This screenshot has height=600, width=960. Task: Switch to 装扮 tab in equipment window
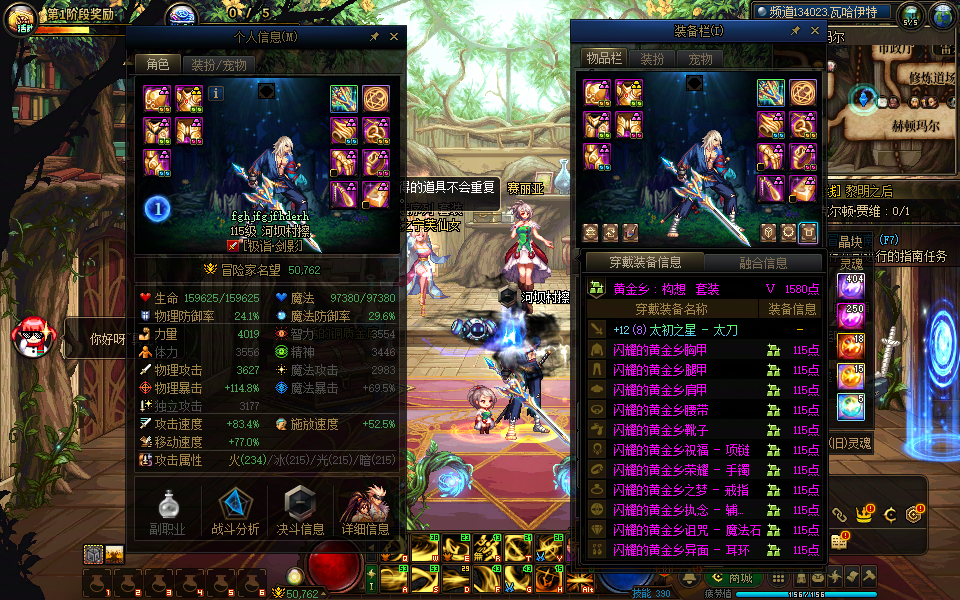coord(652,59)
